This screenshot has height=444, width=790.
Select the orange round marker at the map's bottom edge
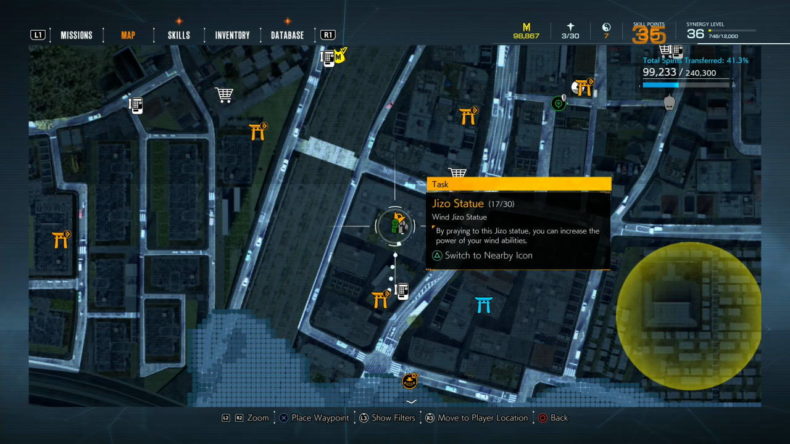409,380
